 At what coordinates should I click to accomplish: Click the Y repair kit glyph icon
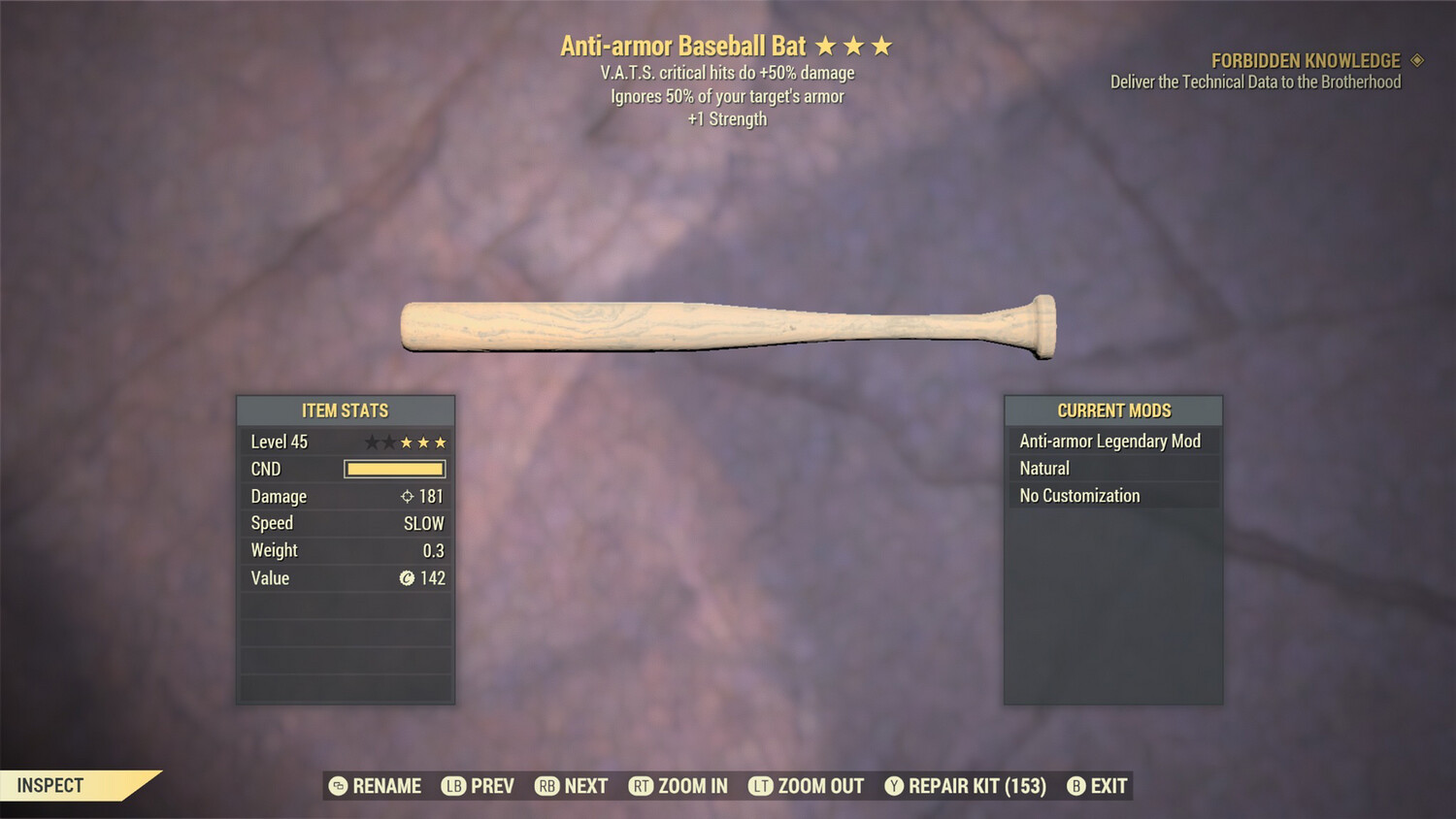point(895,786)
